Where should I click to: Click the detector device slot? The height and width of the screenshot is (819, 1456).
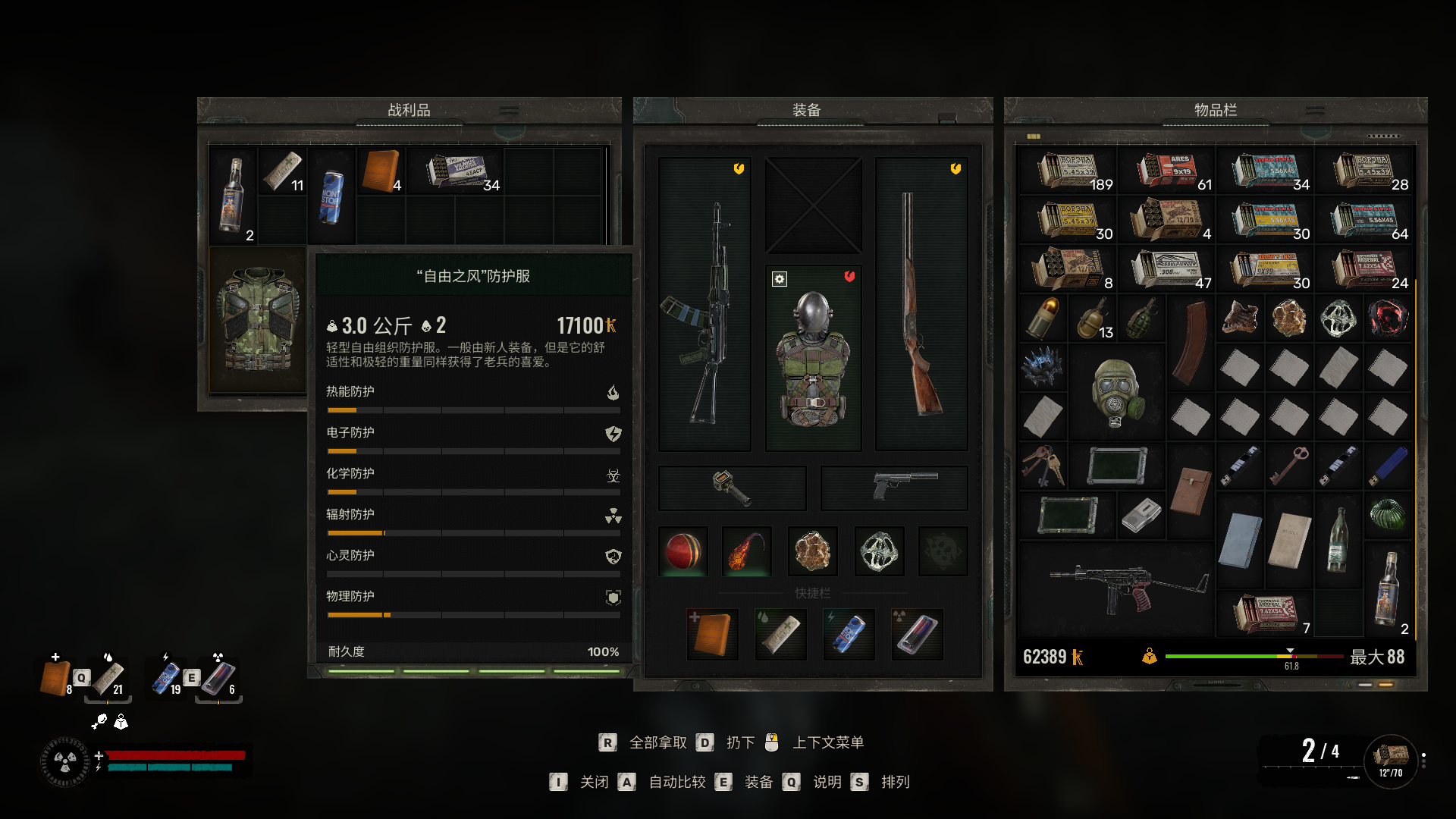pos(732,488)
